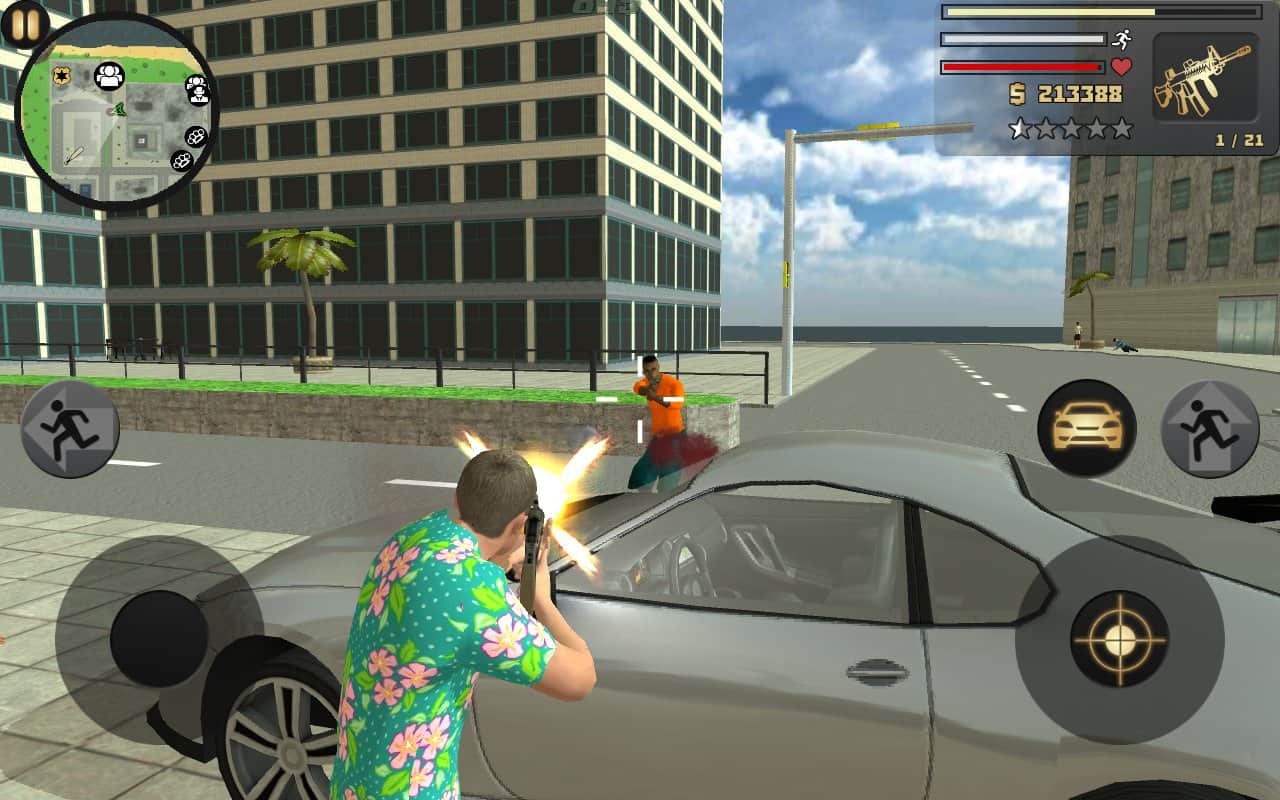The height and width of the screenshot is (800, 1280).
Task: Pause the game with the pause button
Action: pyautogui.click(x=25, y=25)
